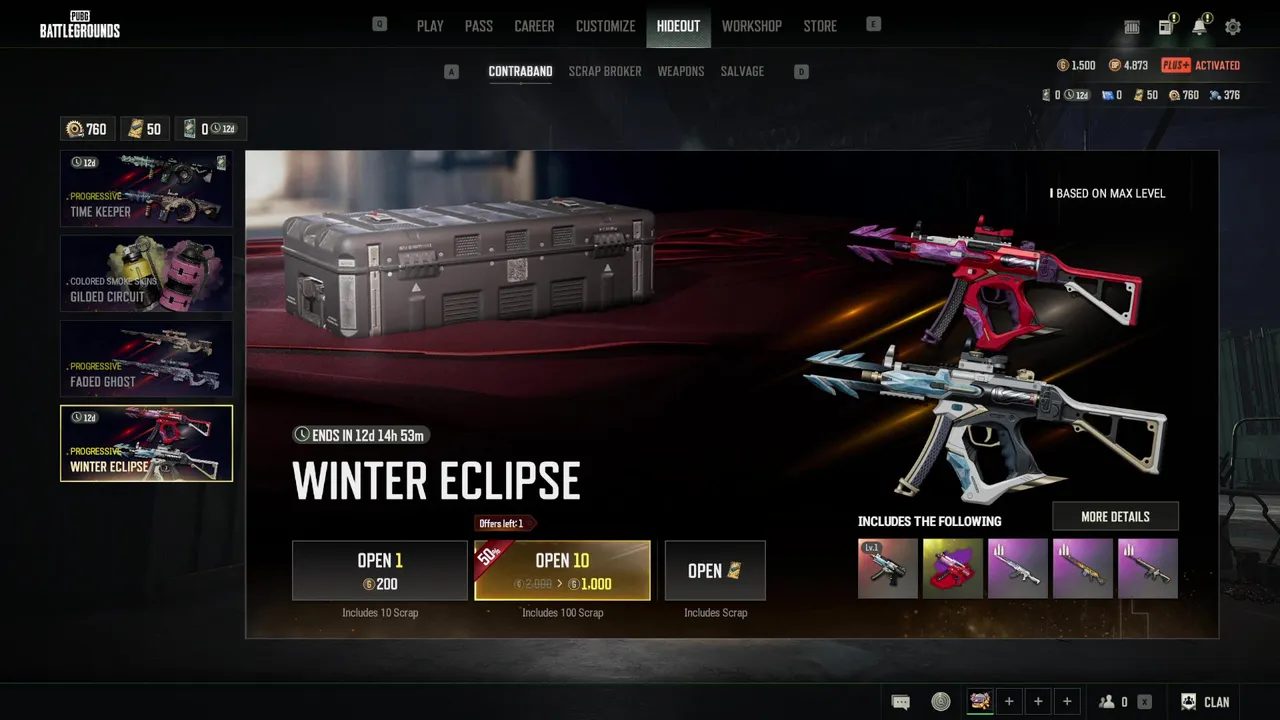Screen dimensions: 1280x720
Task: Check the notifications bell
Action: [x=1199, y=27]
